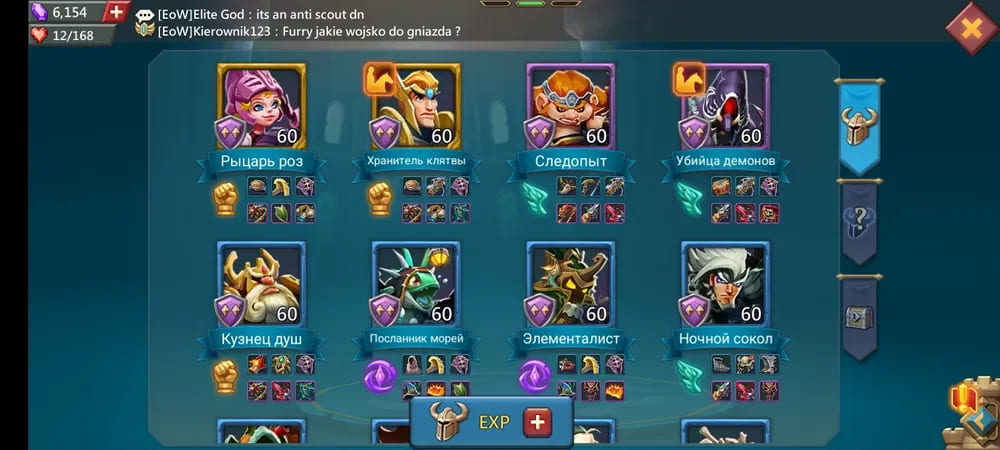Add hero EXP with the red plus
This screenshot has height=450, width=1000.
[x=538, y=422]
